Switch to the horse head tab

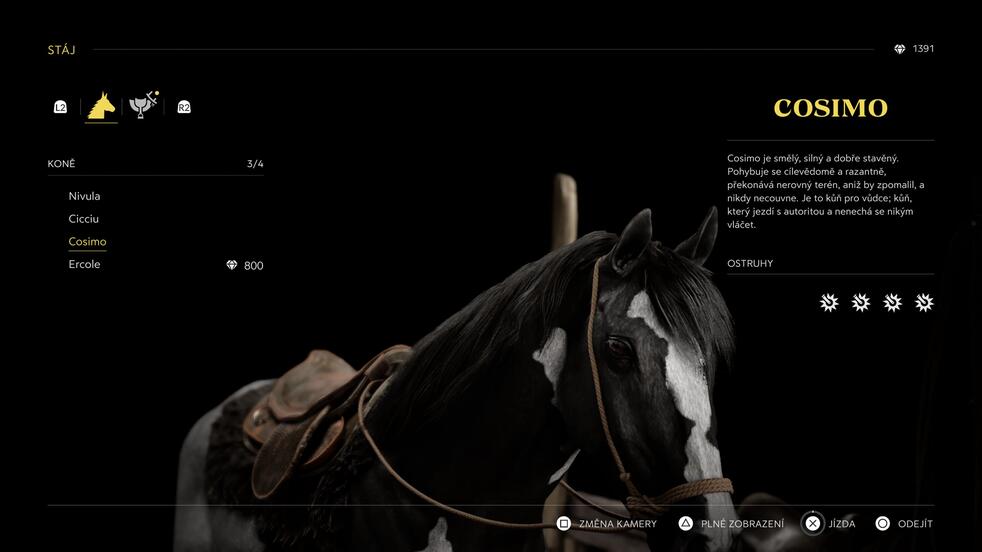point(101,106)
